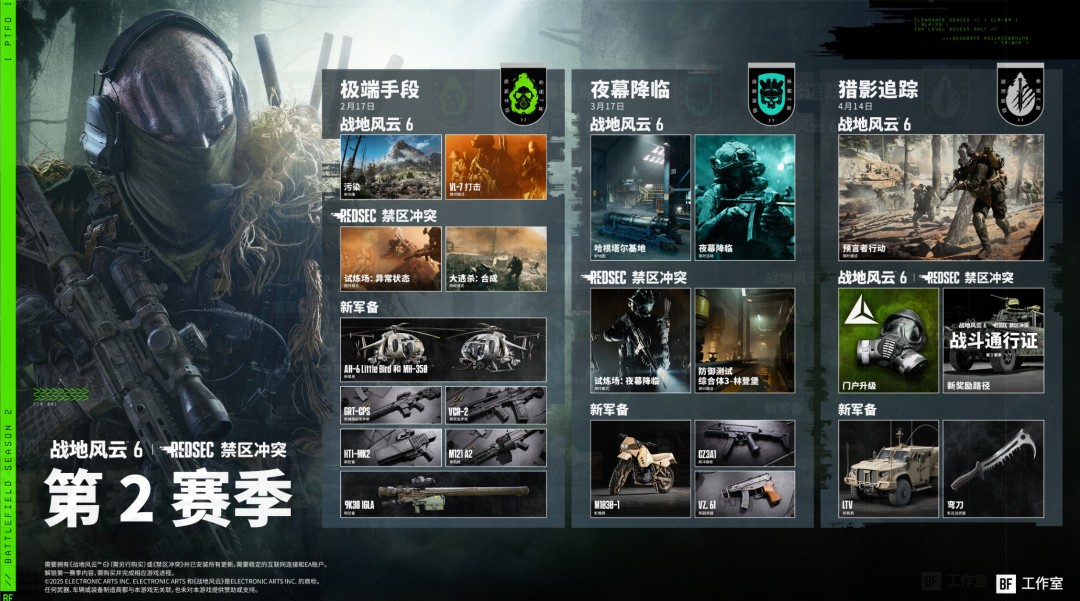Choose the 试炼场: 夜幕降临 tile
The height and width of the screenshot is (601, 1080).
(x=640, y=340)
